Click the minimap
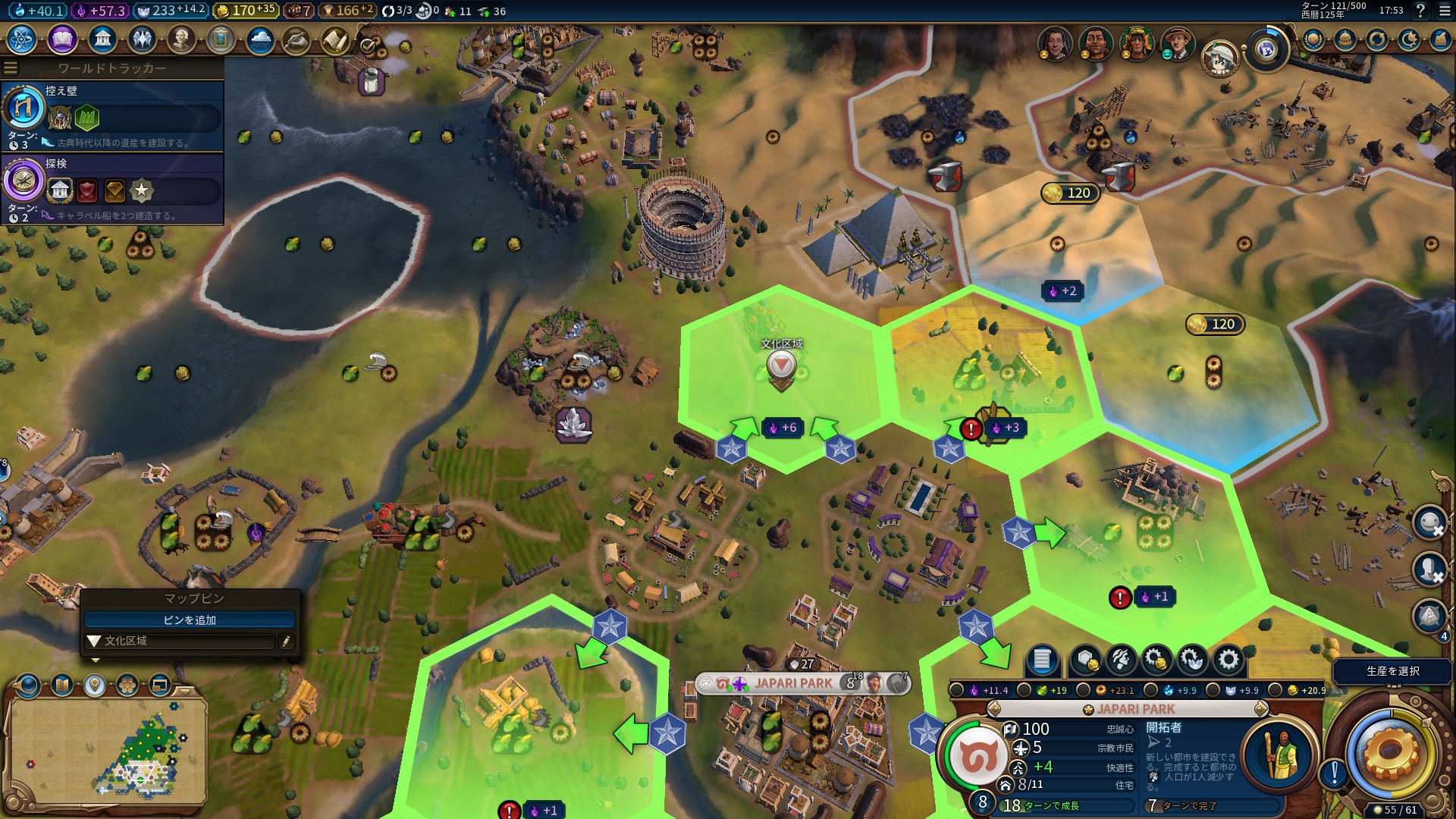 [x=106, y=751]
